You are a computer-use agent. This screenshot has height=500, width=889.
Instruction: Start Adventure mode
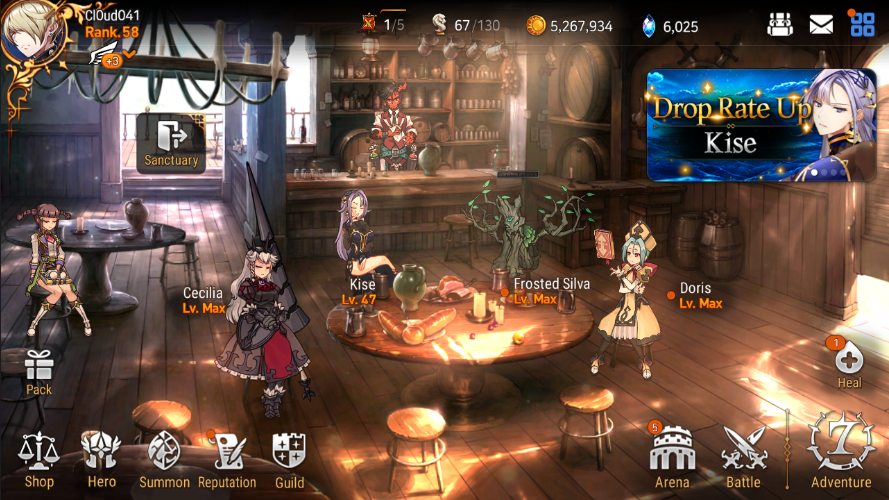840,450
